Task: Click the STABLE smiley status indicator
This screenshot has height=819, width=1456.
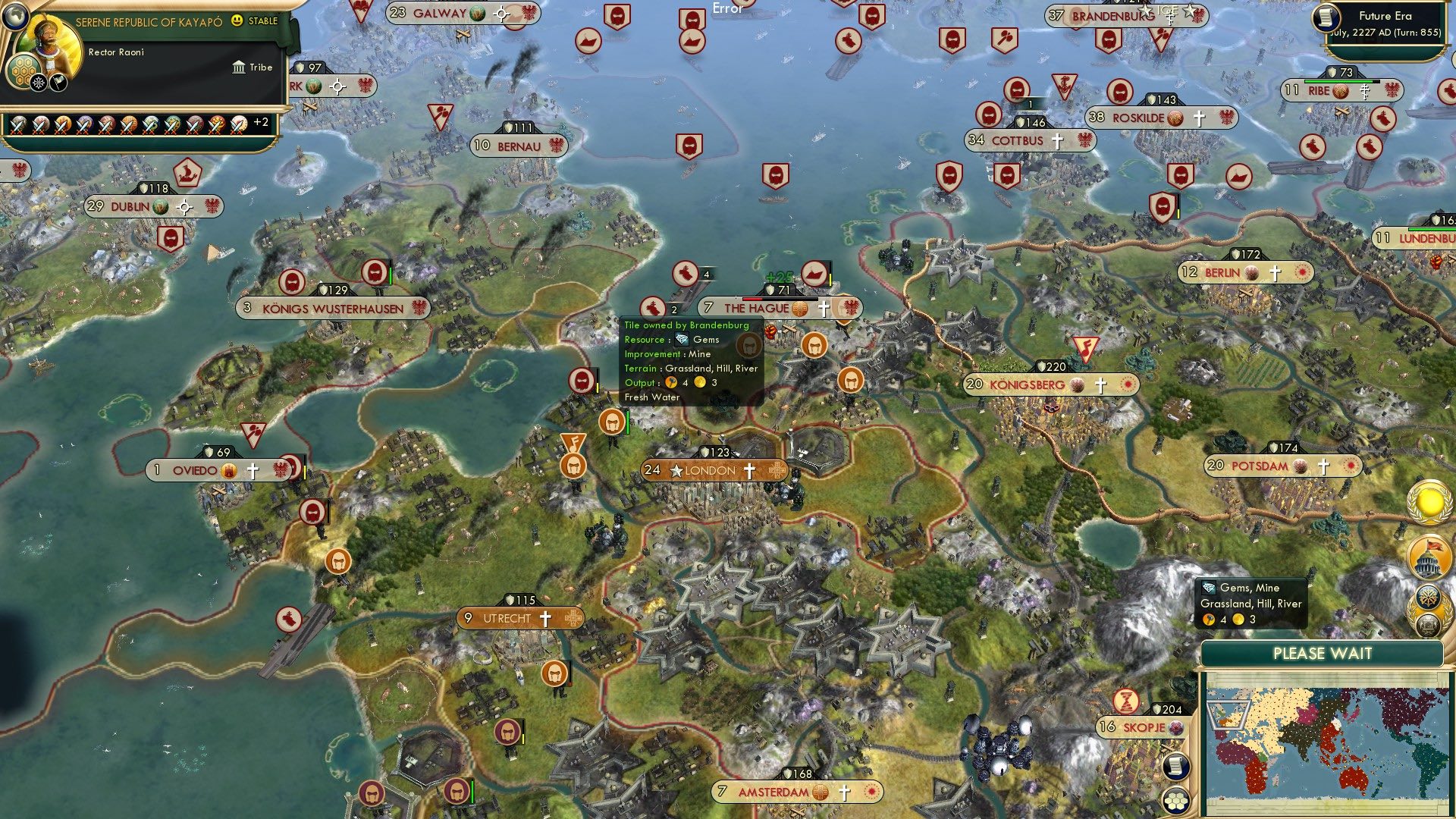Action: click(x=237, y=22)
